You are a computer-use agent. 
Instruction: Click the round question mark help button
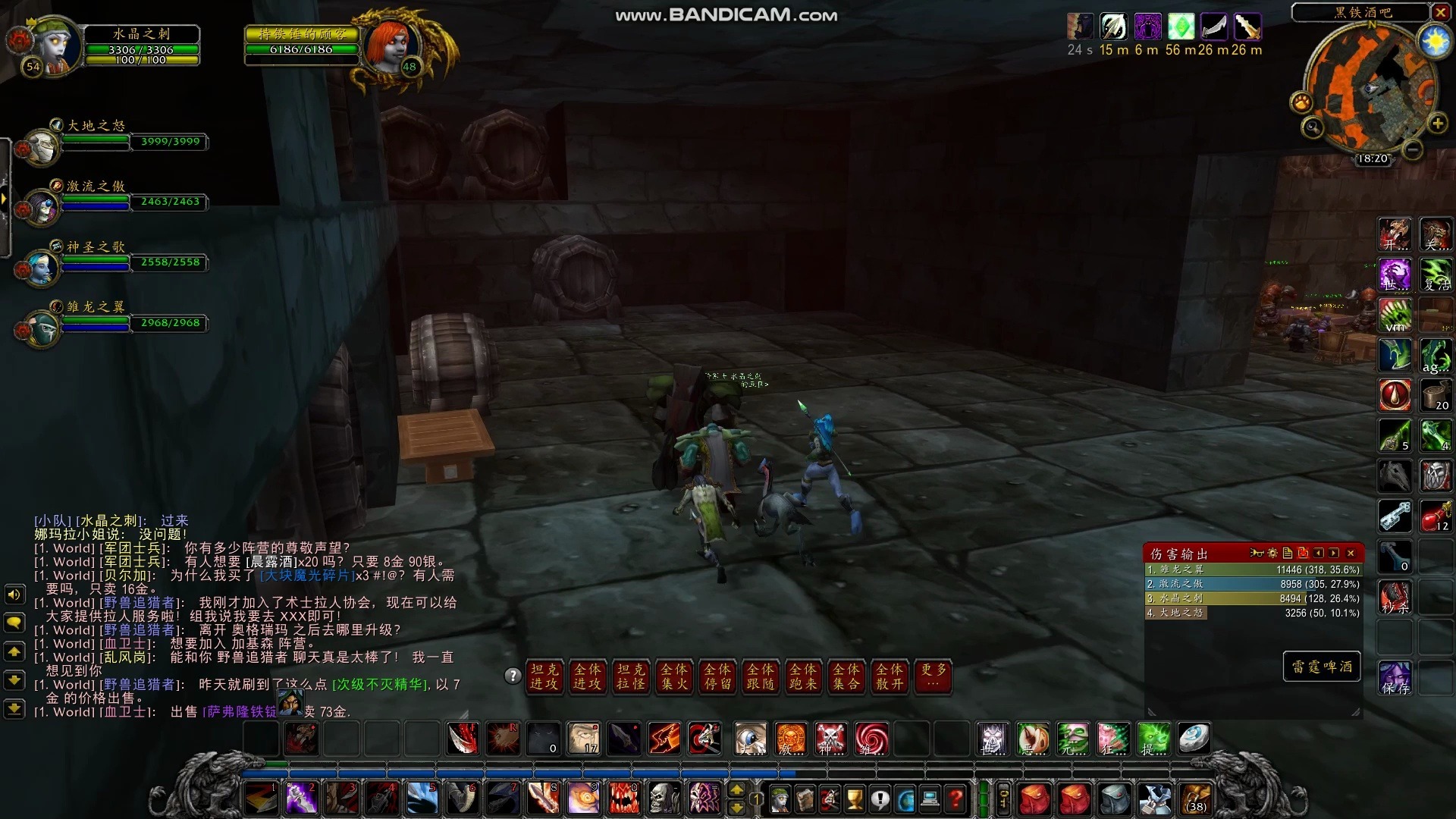pyautogui.click(x=513, y=676)
